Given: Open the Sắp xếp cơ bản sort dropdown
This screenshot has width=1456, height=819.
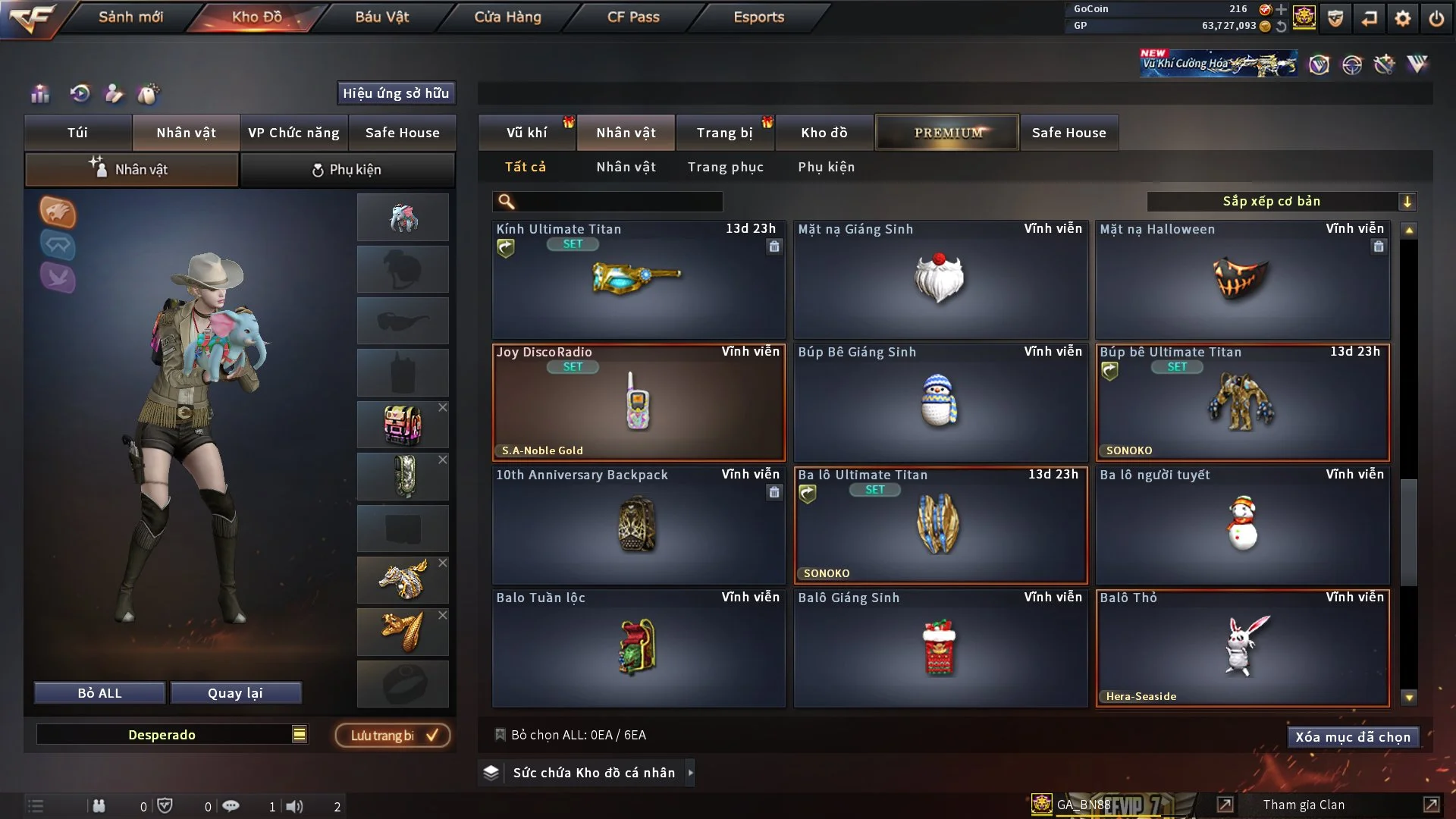Looking at the screenshot, I should click(x=1280, y=202).
